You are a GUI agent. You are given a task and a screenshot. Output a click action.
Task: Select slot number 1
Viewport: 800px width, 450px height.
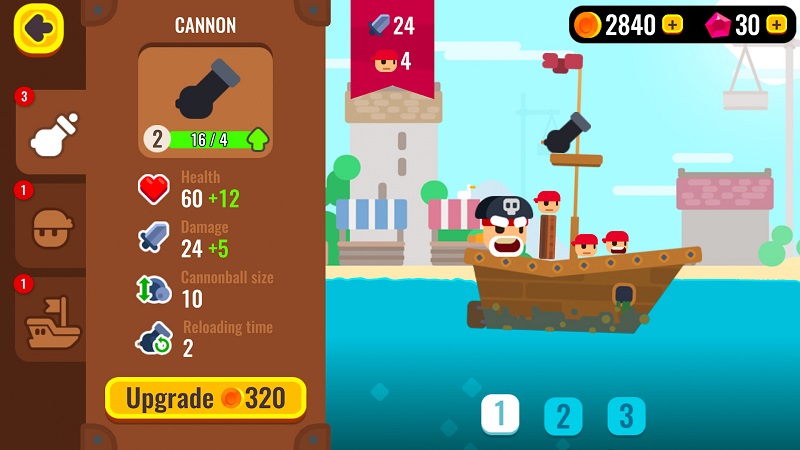click(x=500, y=414)
